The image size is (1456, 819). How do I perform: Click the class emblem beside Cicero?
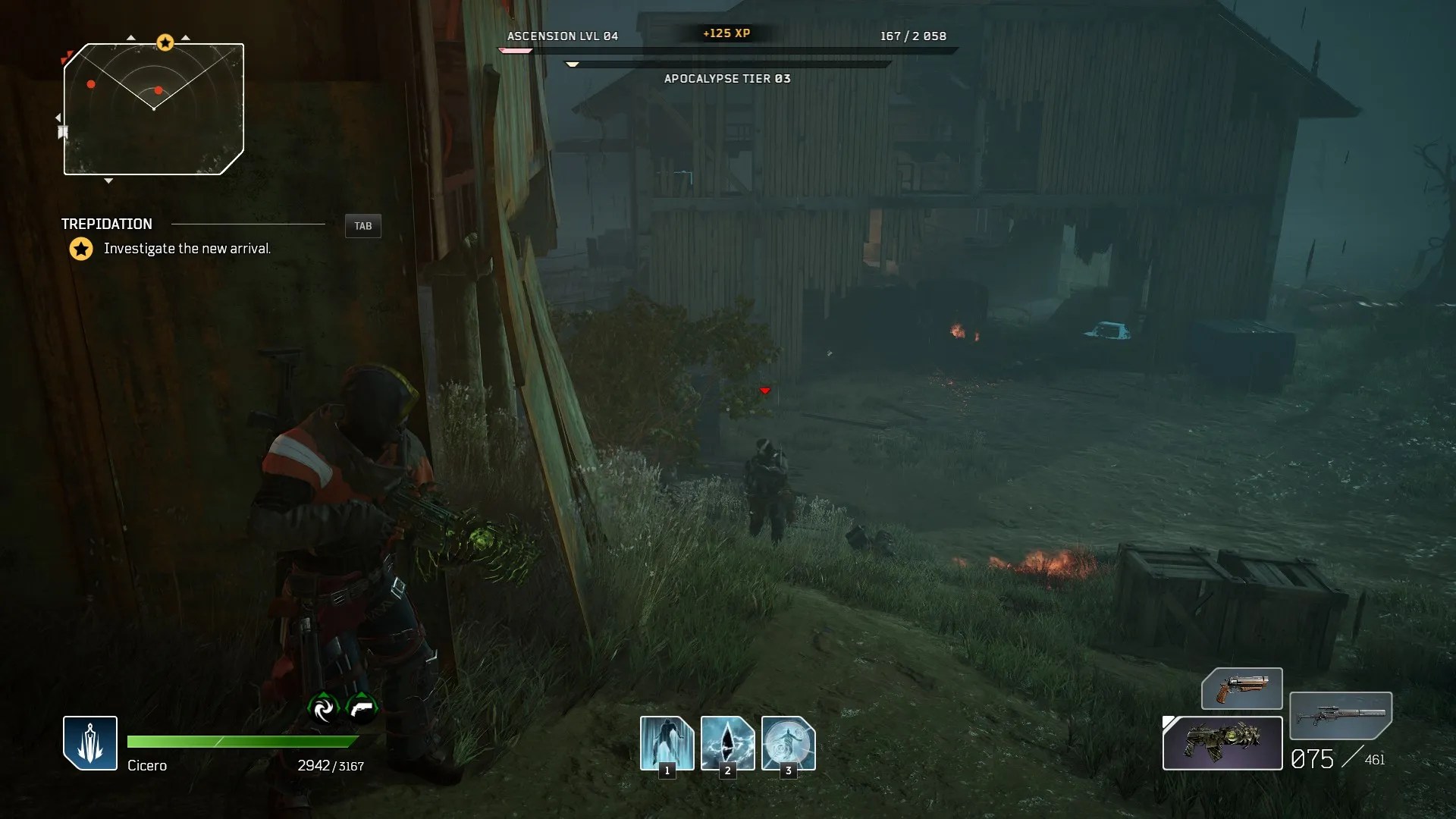(90, 743)
